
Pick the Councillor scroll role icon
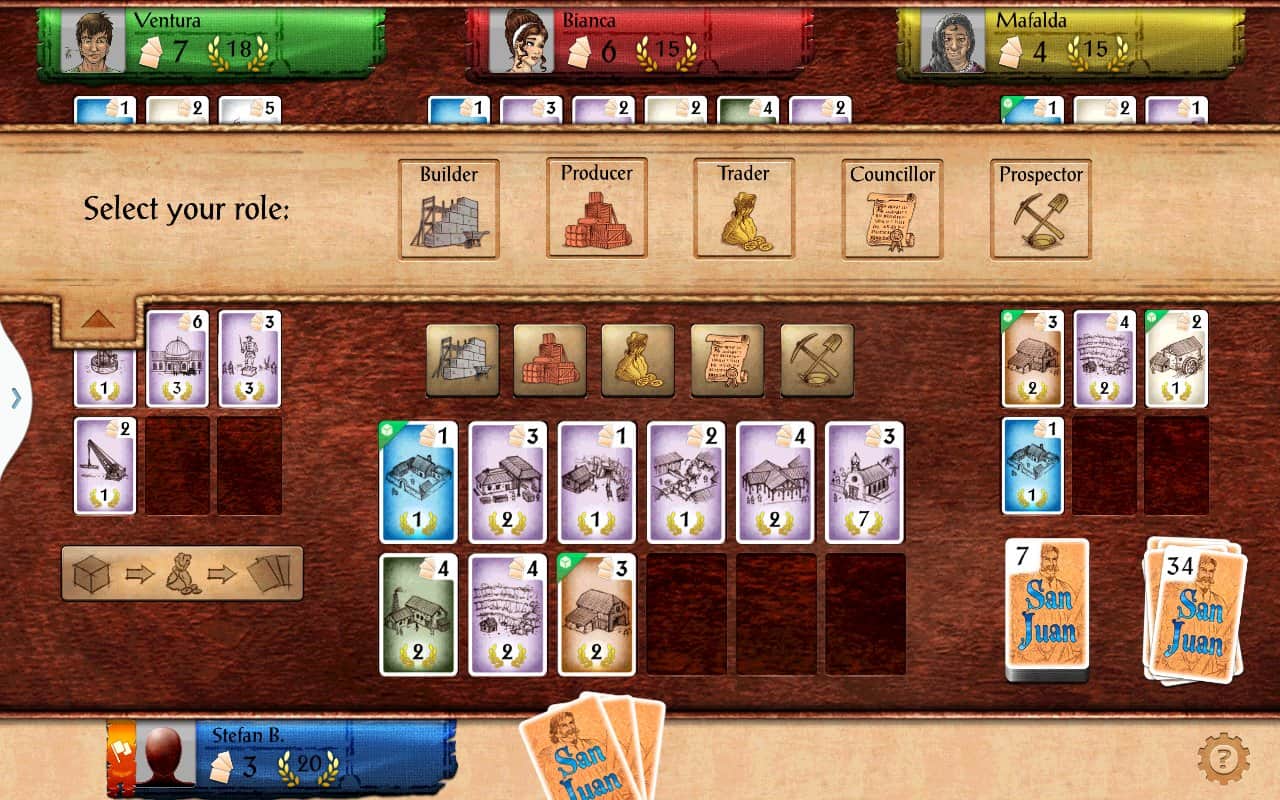pyautogui.click(x=889, y=207)
